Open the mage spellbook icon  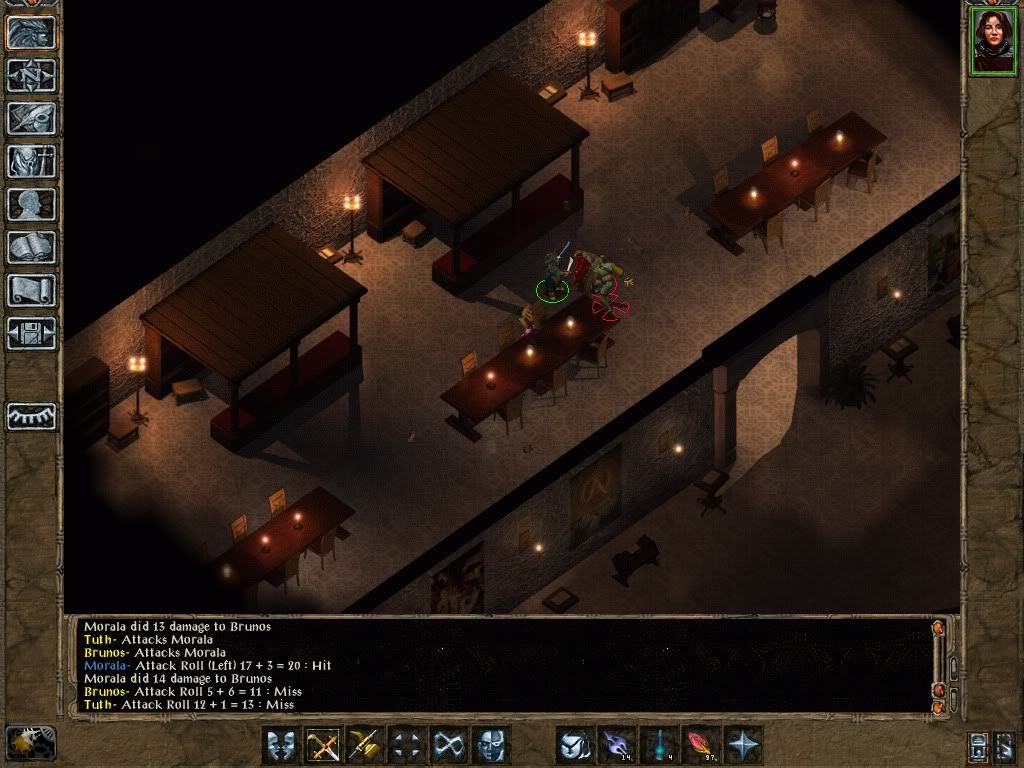(31, 247)
